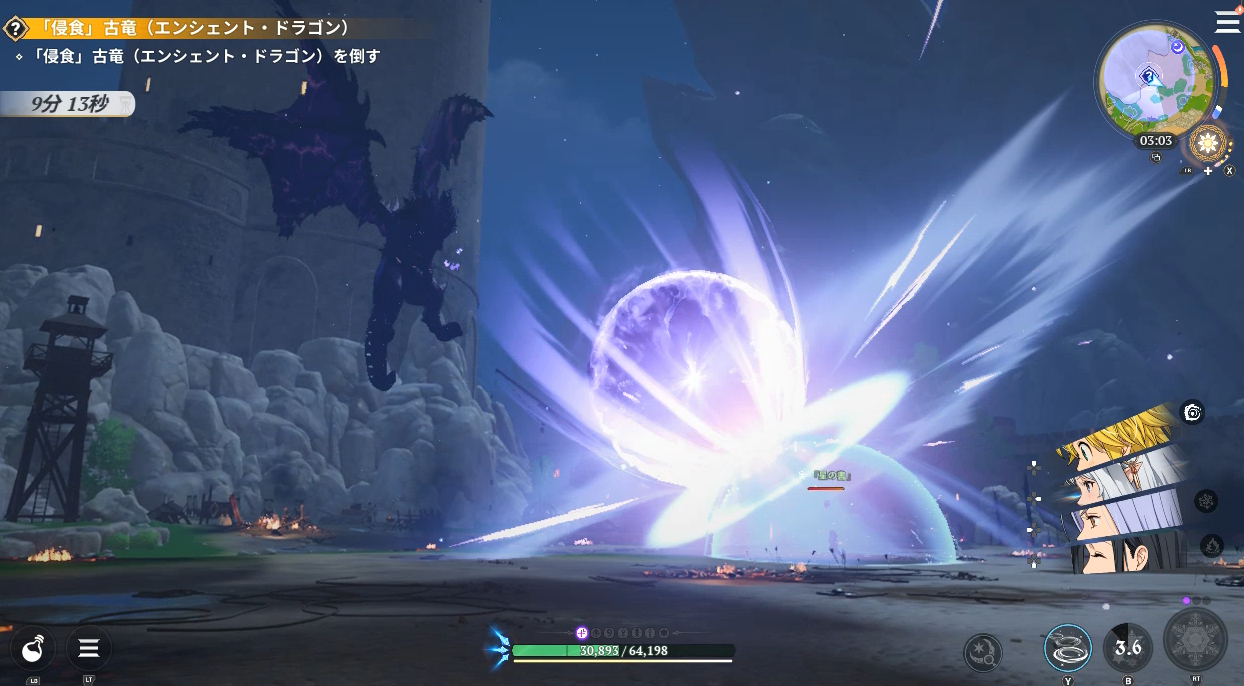Activate the skill showing 3.6 cooldown

(1127, 647)
